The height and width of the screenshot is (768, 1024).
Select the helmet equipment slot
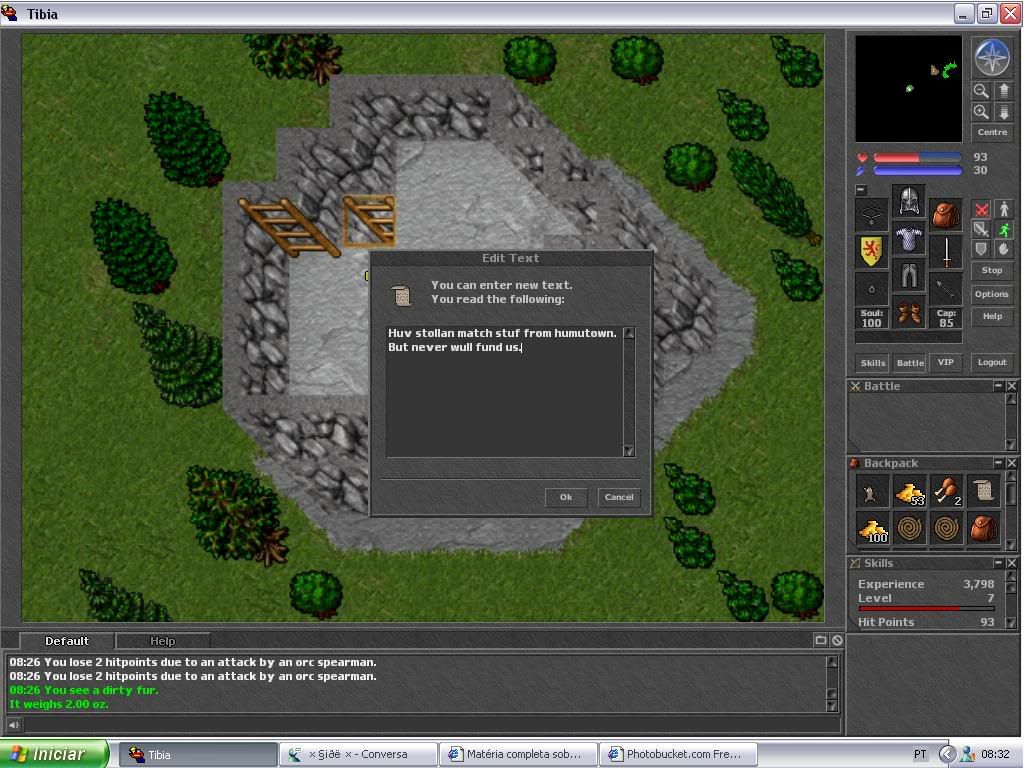[908, 201]
